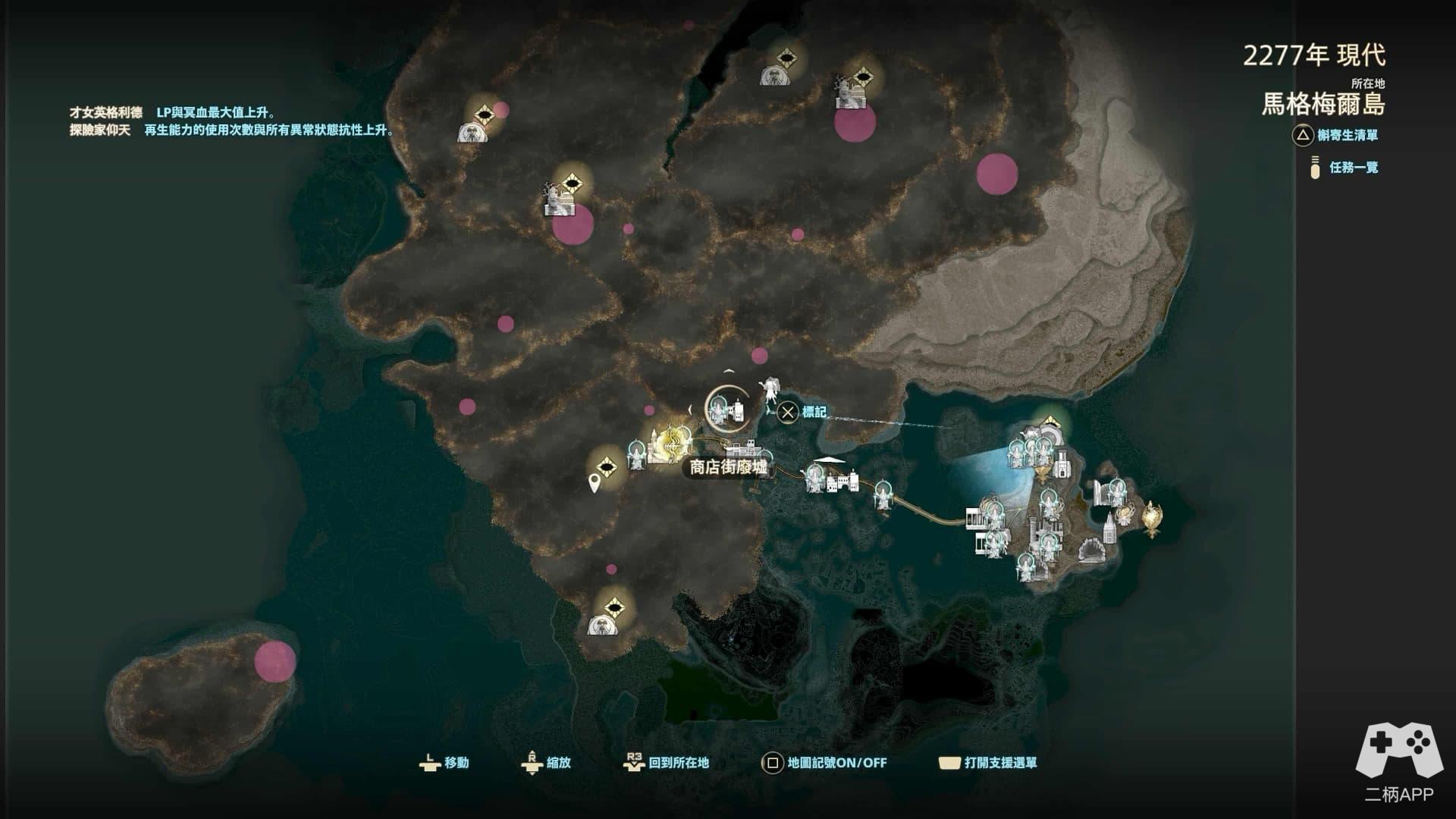The height and width of the screenshot is (819, 1456).
Task: Choose the statue marker inside the cursor ring
Action: coord(718,411)
